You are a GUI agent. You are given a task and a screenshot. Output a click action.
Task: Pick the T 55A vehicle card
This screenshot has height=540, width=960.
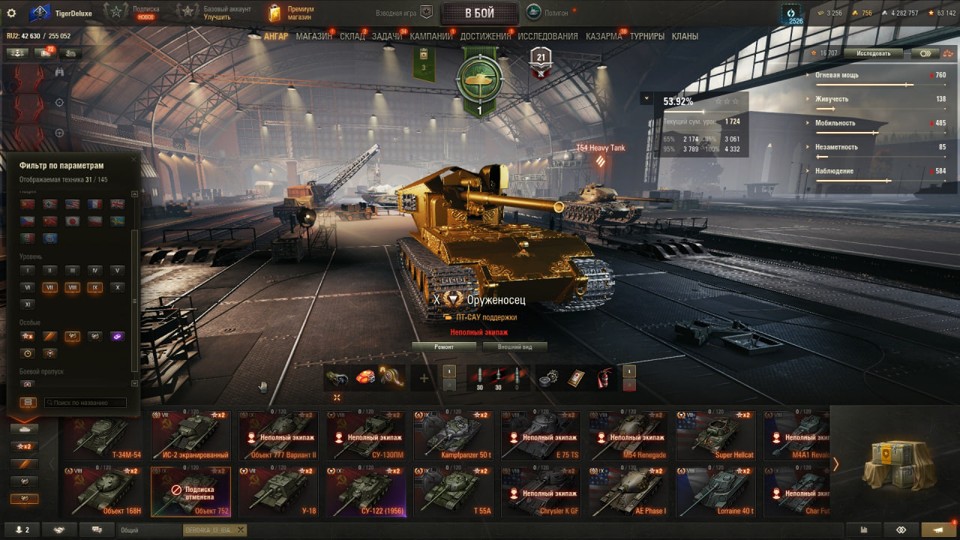pos(454,492)
